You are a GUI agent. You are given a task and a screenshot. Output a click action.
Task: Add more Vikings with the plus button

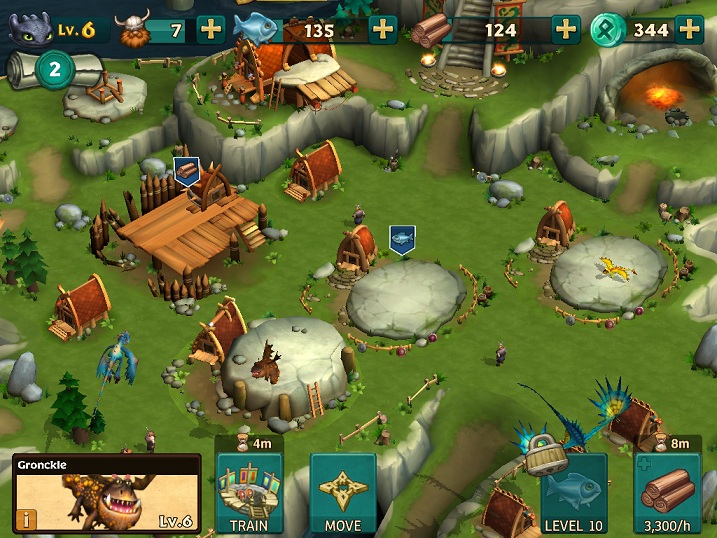[x=211, y=29]
